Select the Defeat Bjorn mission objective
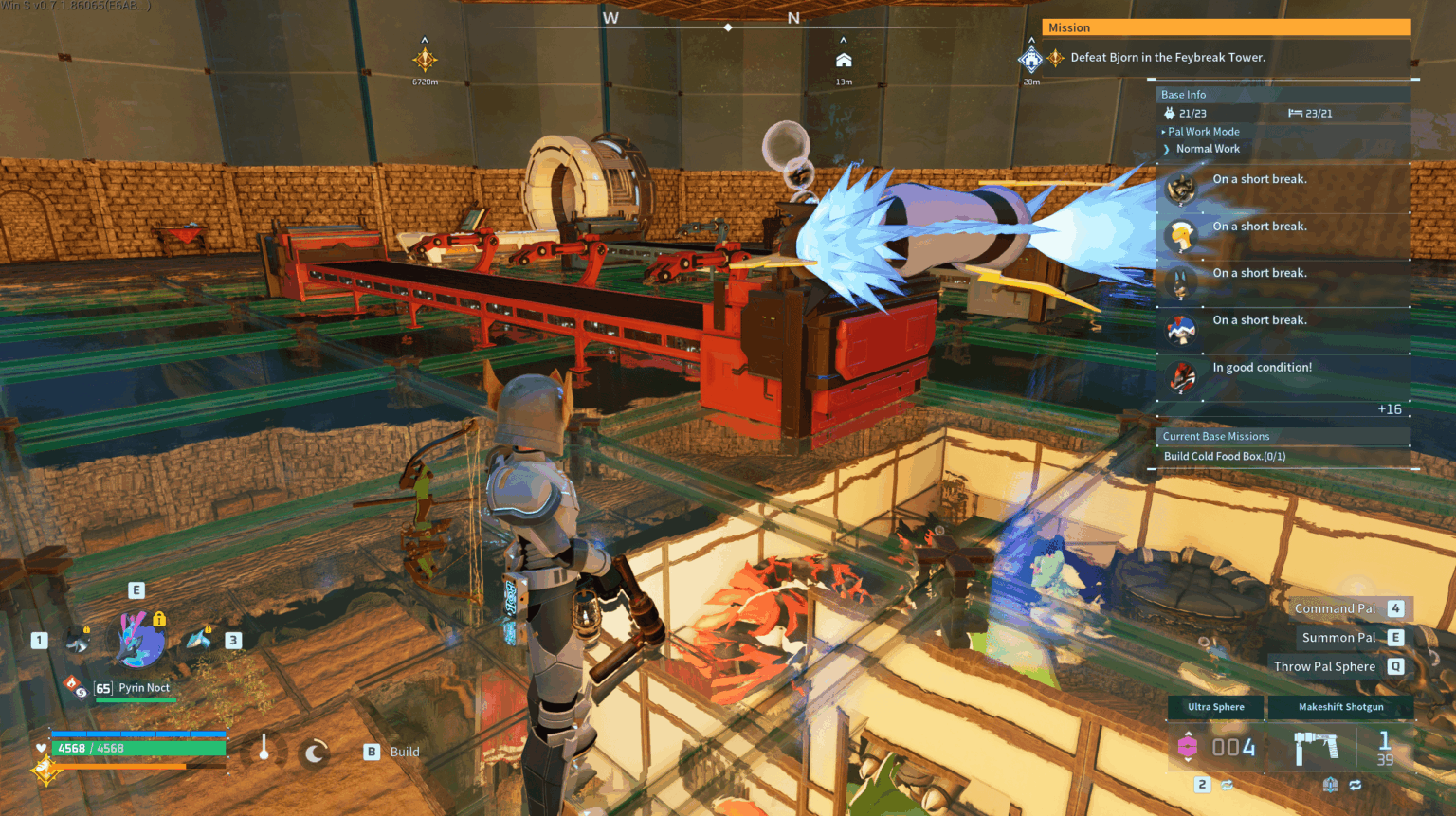Viewport: 1456px width, 816px height. [1167, 58]
